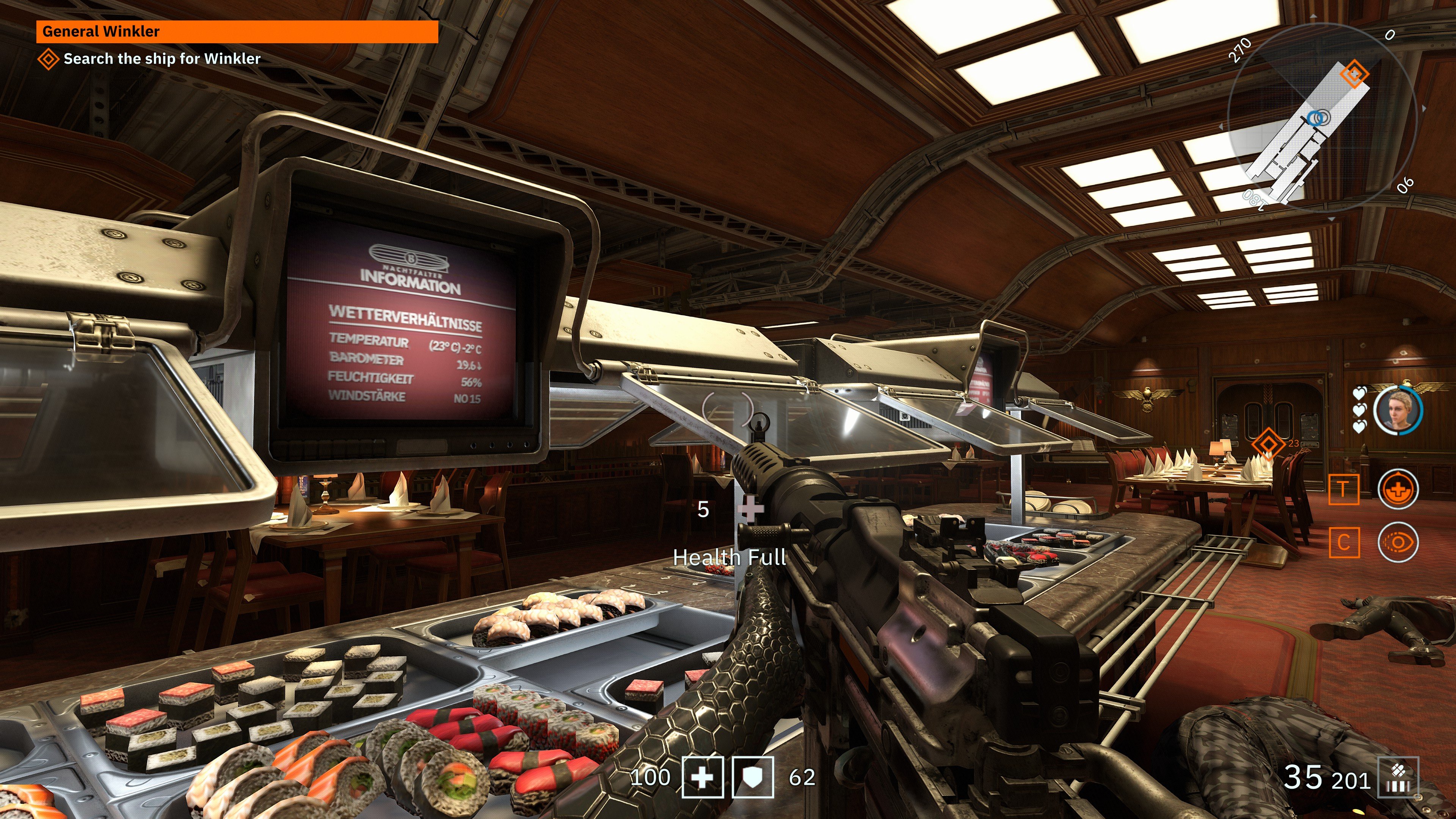Click the health cross icon
This screenshot has width=1456, height=819.
tap(703, 777)
